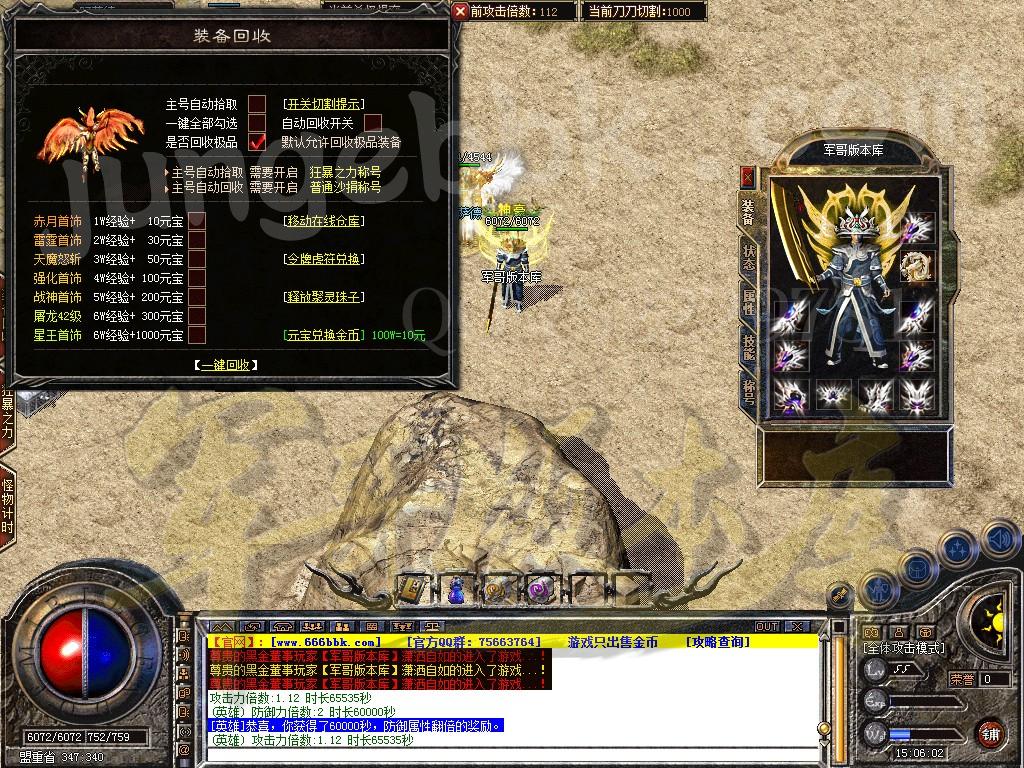The height and width of the screenshot is (768, 1024).
Task: Select the golden dragon medal equipment slot
Action: pyautogui.click(x=916, y=265)
